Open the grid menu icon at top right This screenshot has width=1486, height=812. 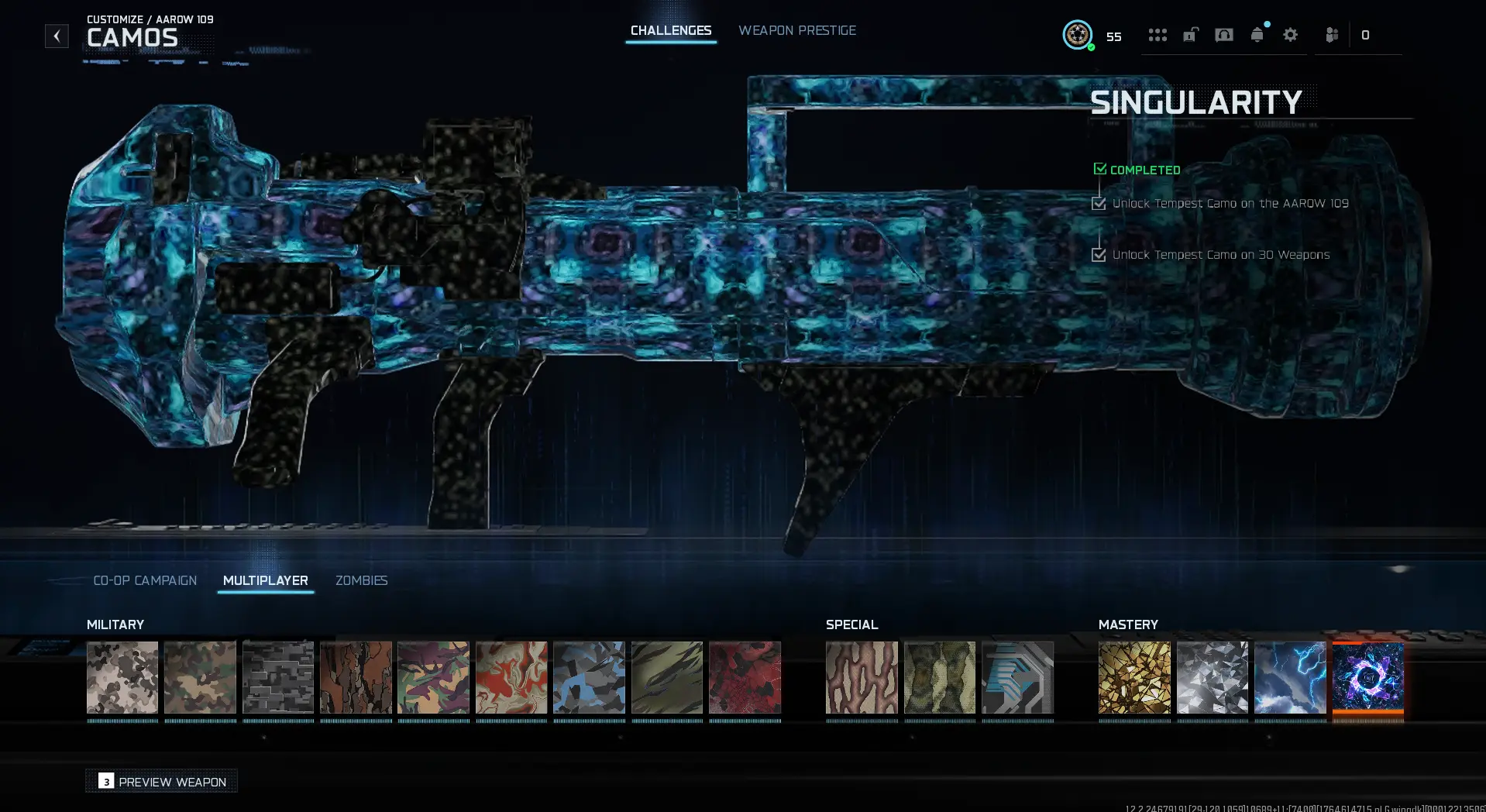pos(1157,35)
